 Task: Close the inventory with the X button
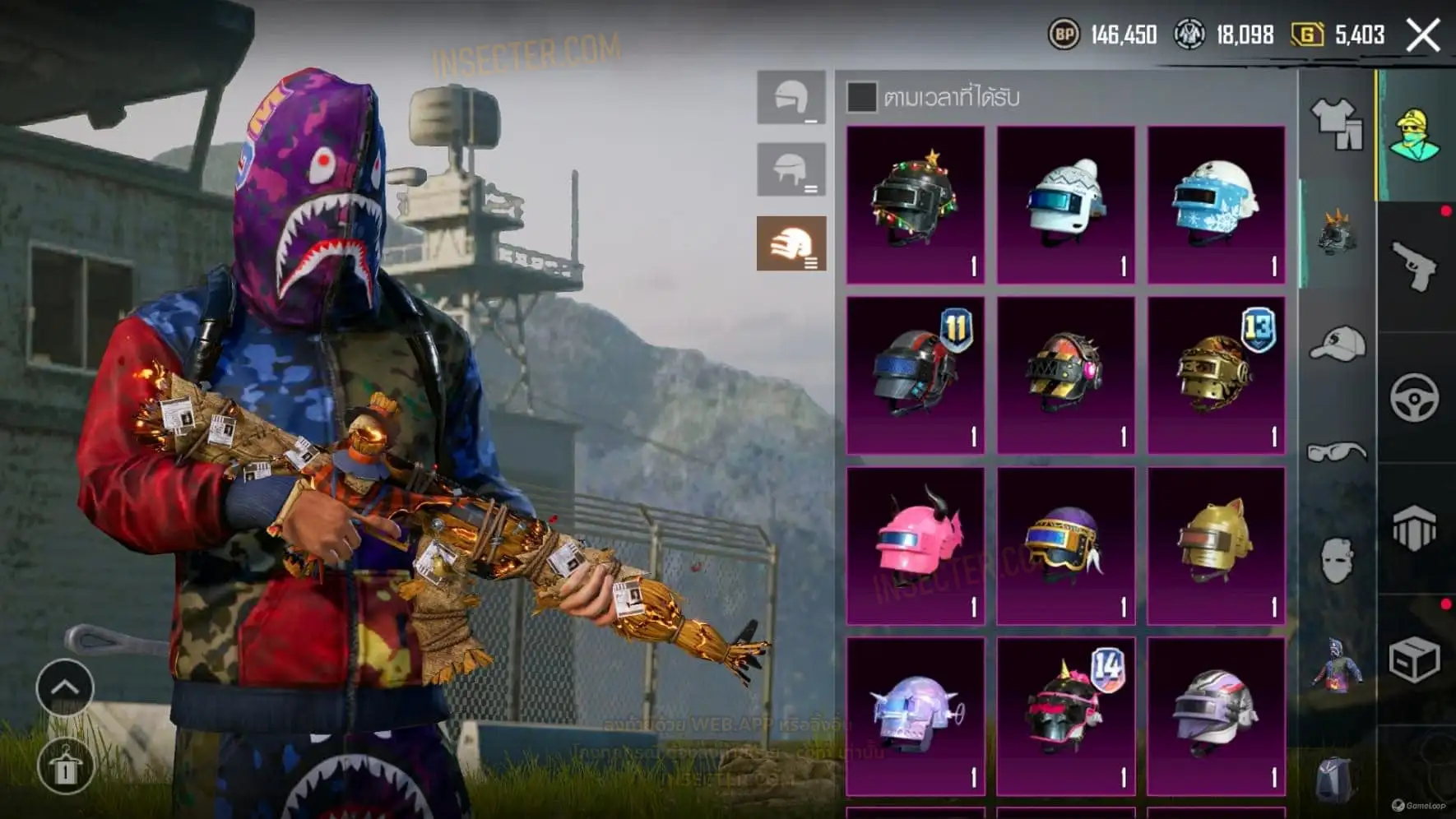(x=1423, y=35)
